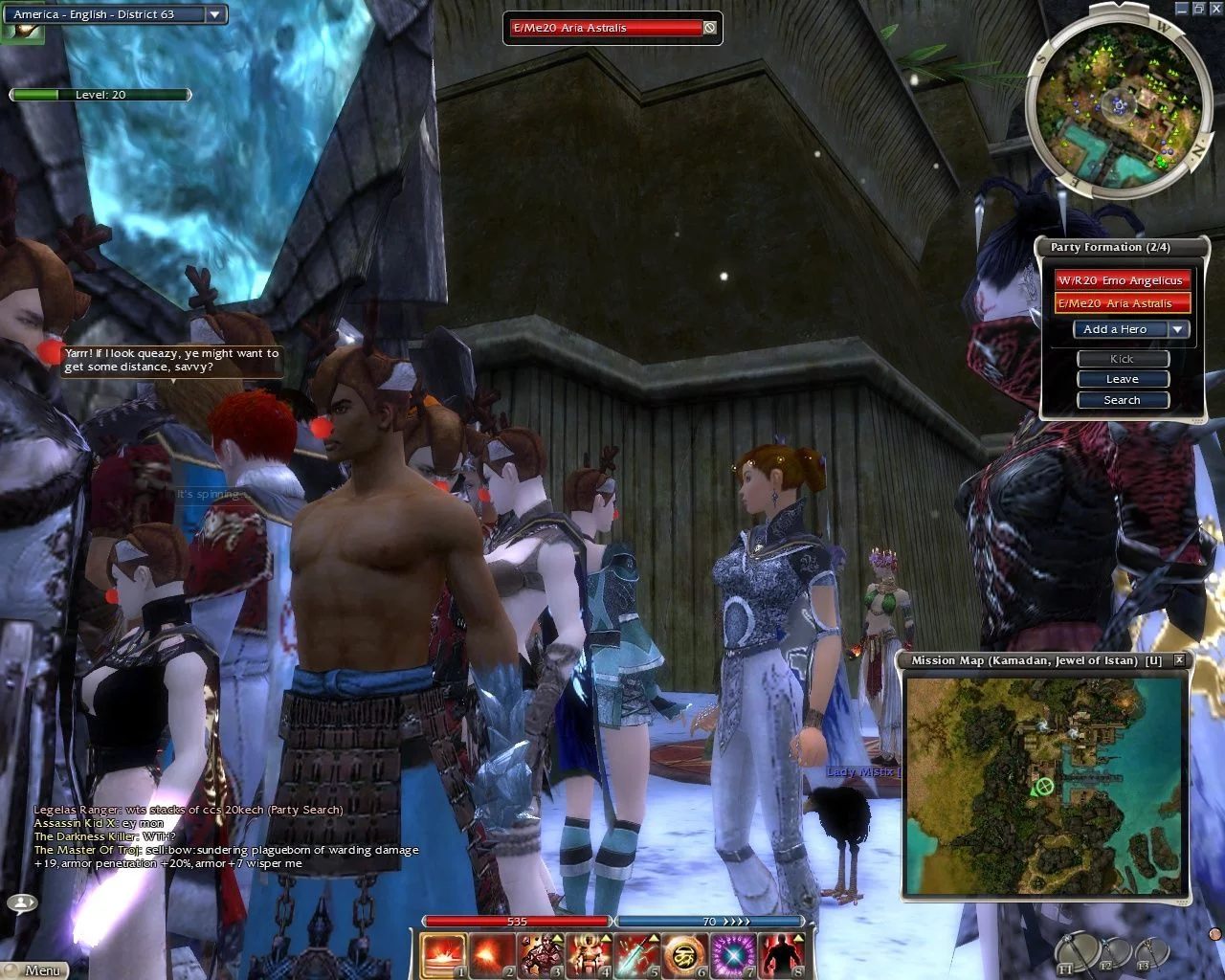Image resolution: width=1225 pixels, height=980 pixels.
Task: Select Aria Astralis in party list
Action: 1122,303
